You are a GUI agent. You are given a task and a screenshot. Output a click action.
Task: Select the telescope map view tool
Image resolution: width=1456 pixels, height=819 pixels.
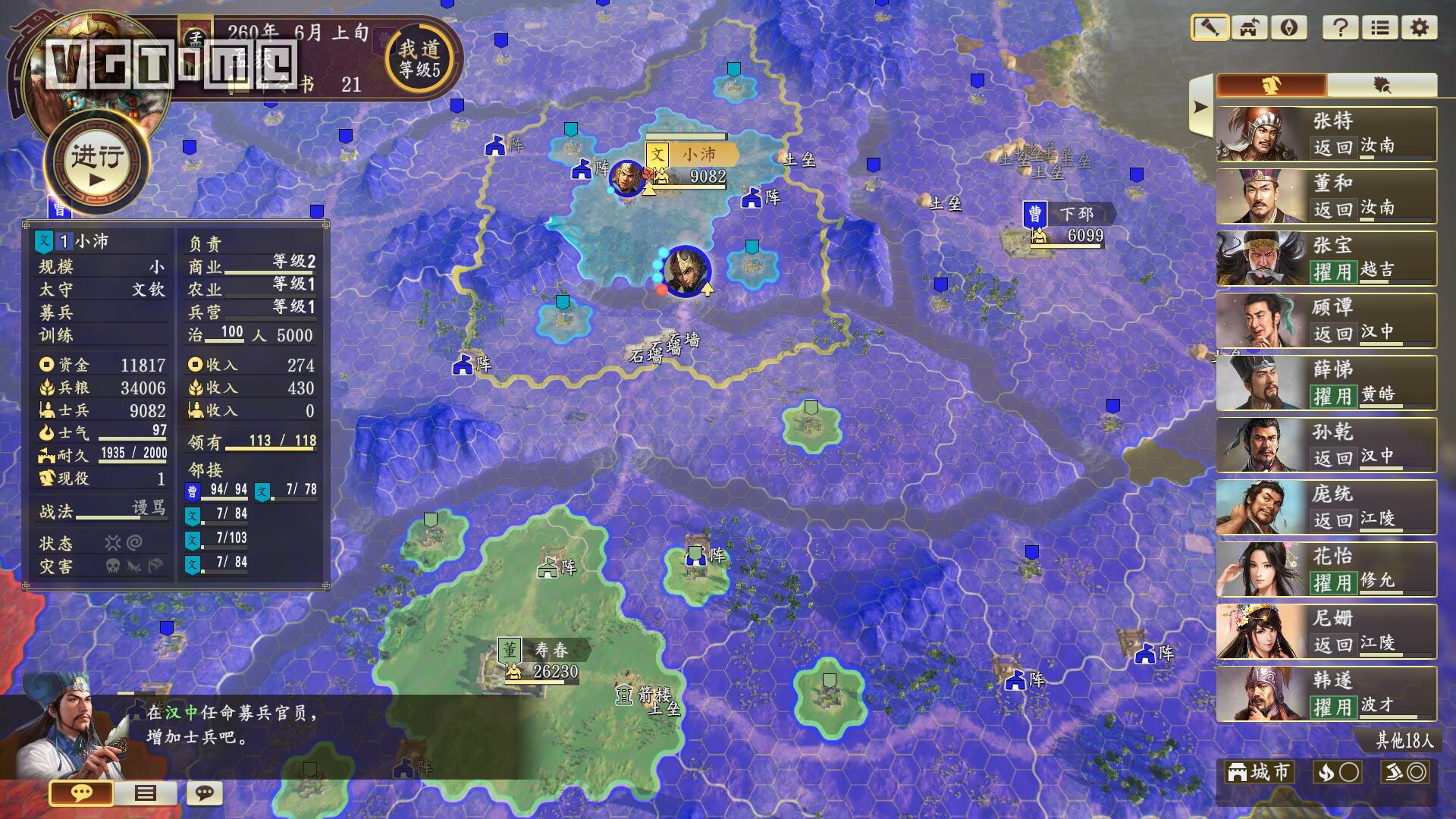pos(1212,27)
